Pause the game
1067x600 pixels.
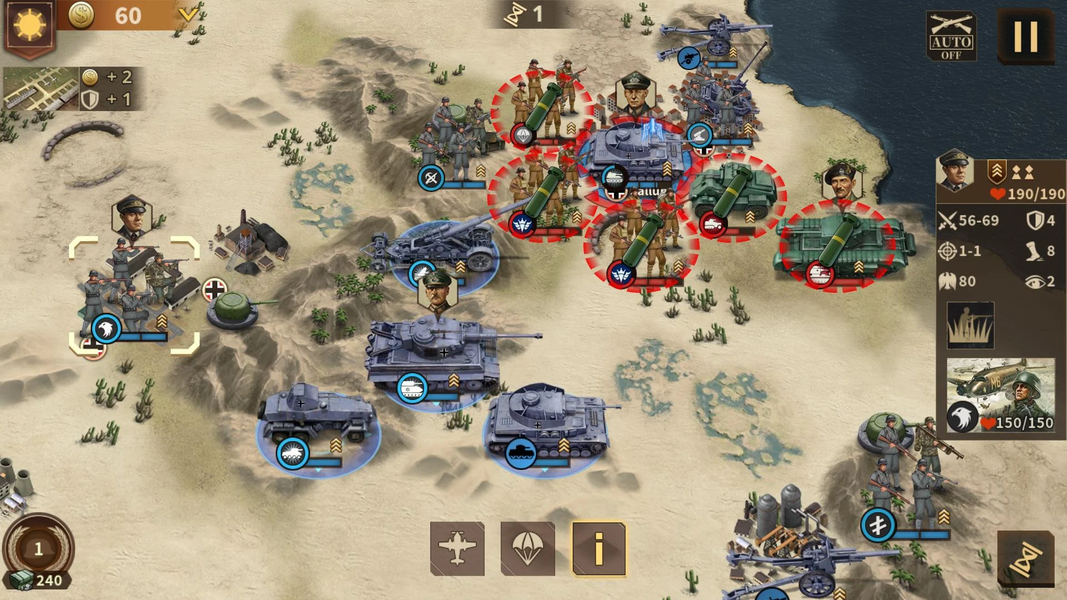pyautogui.click(x=1025, y=36)
